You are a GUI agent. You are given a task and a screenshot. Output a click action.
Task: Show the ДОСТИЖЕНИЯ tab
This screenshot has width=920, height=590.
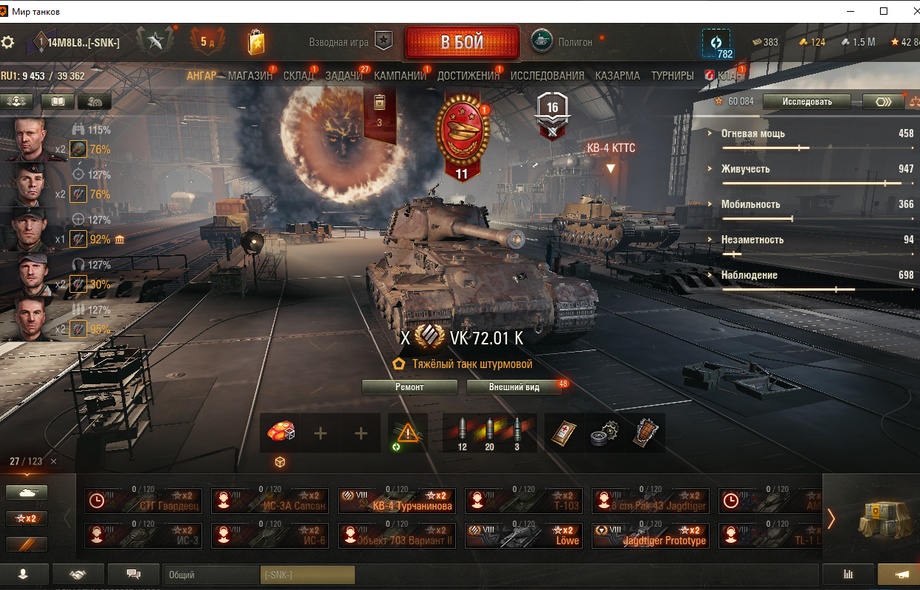click(468, 75)
